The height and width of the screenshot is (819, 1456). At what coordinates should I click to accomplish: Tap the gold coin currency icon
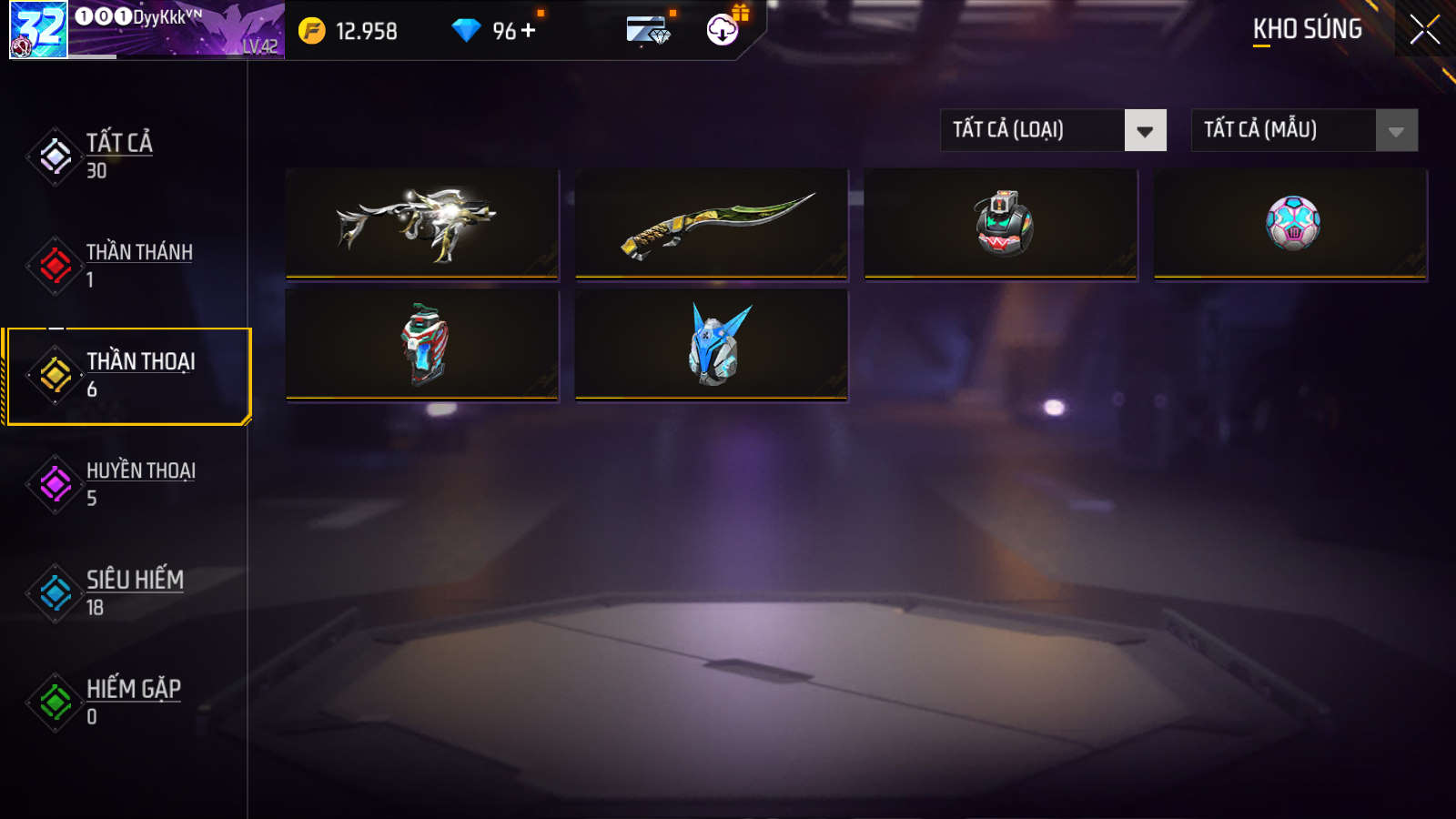coord(312,31)
